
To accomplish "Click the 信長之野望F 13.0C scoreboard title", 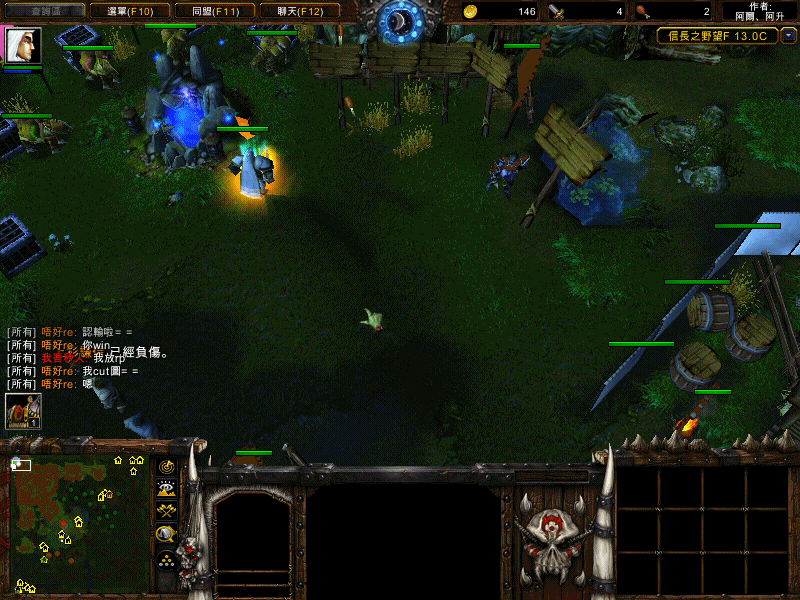I will pos(717,35).
